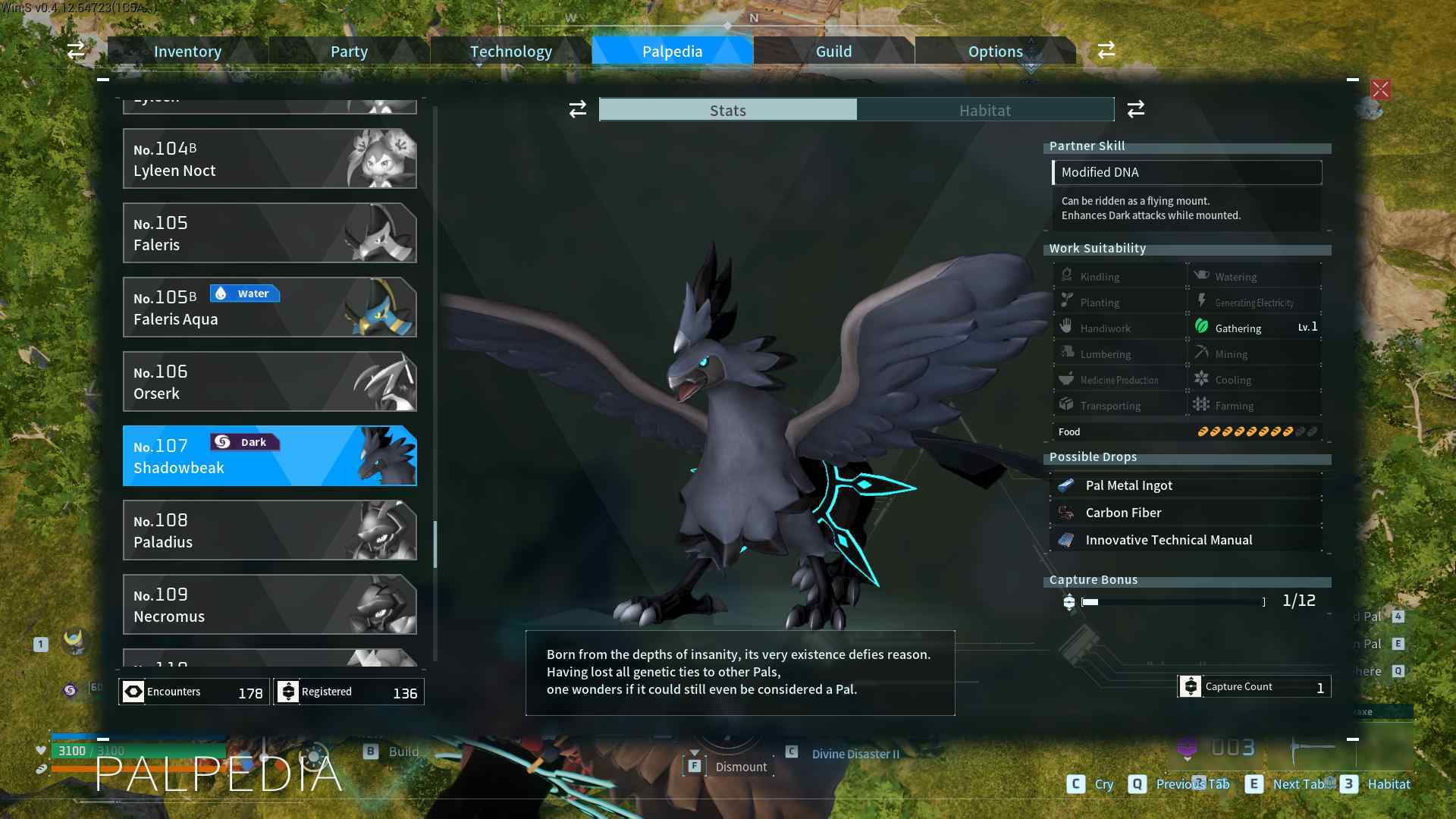Click the Capture Count button
Viewport: 1456px width, 819px height.
coord(1253,686)
